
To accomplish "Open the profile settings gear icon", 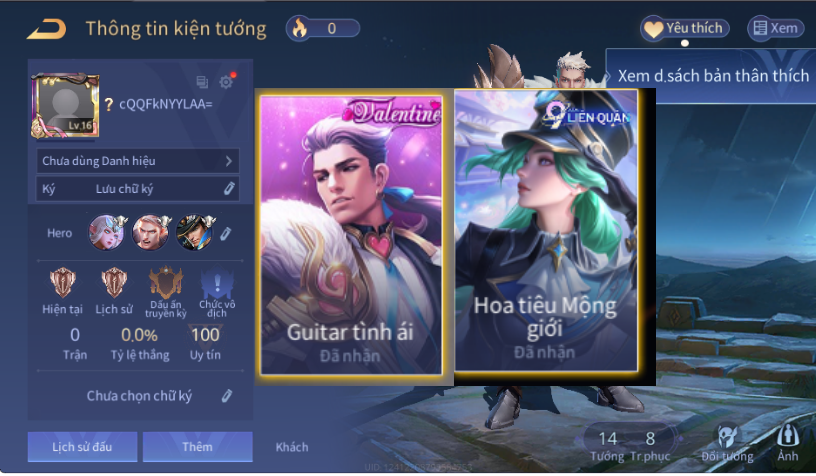I will (x=226, y=82).
